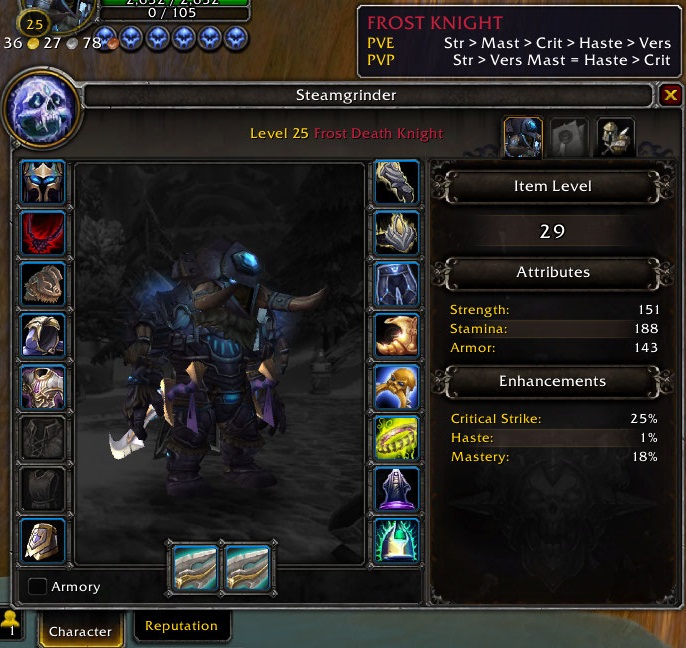The height and width of the screenshot is (648, 686).
Task: Choose the leg armor slot
Action: click(397, 285)
